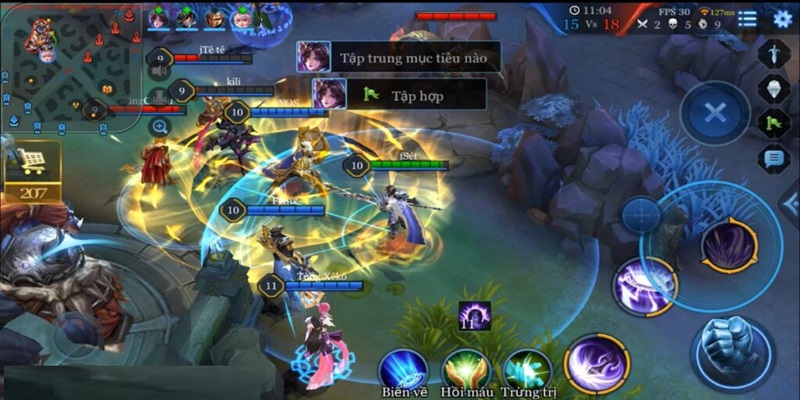Show the scoreboard list icon

pyautogui.click(x=745, y=19)
